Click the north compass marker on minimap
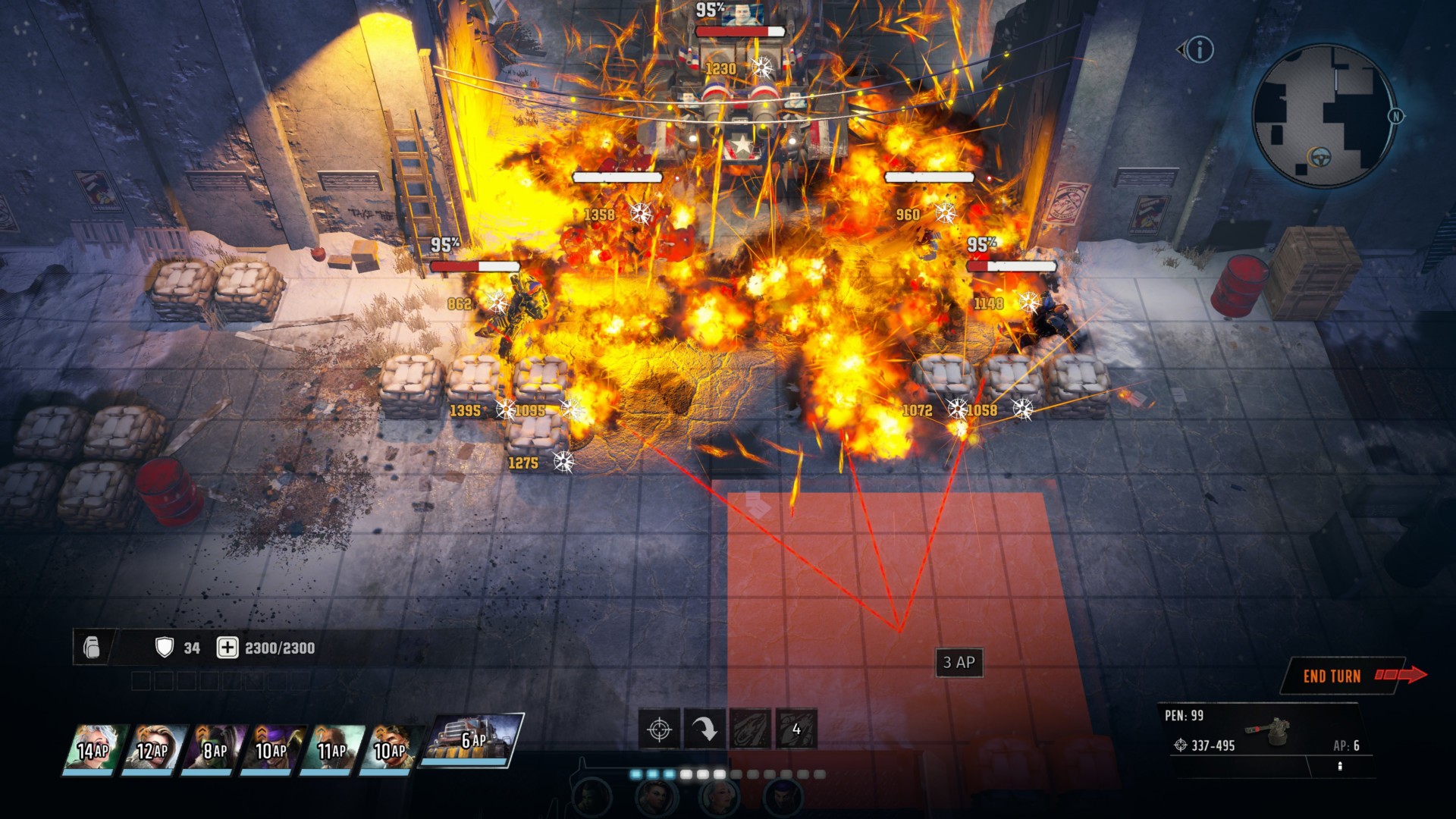1456x819 pixels. pos(1395,116)
